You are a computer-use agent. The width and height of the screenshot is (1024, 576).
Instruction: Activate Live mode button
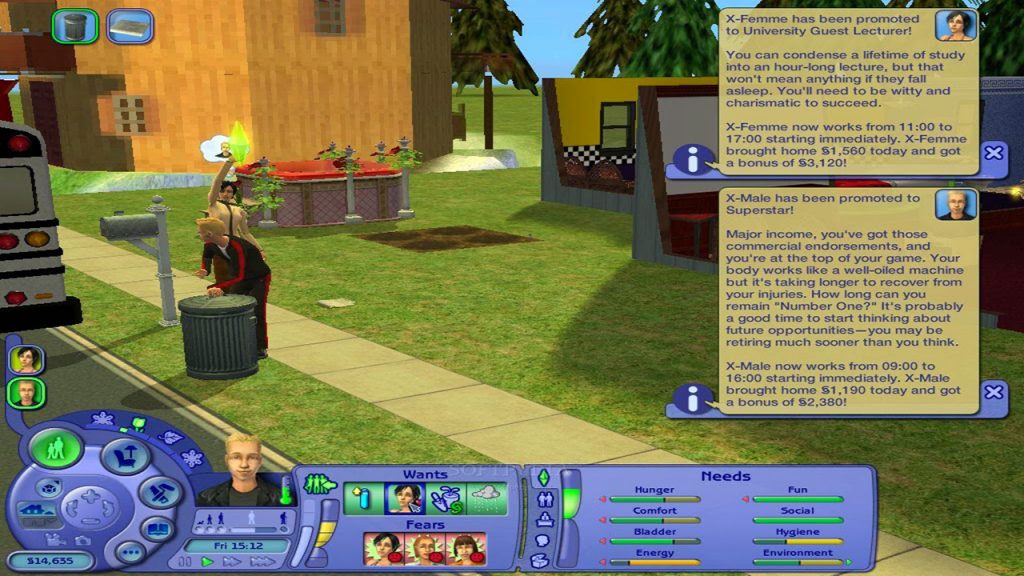[x=56, y=448]
